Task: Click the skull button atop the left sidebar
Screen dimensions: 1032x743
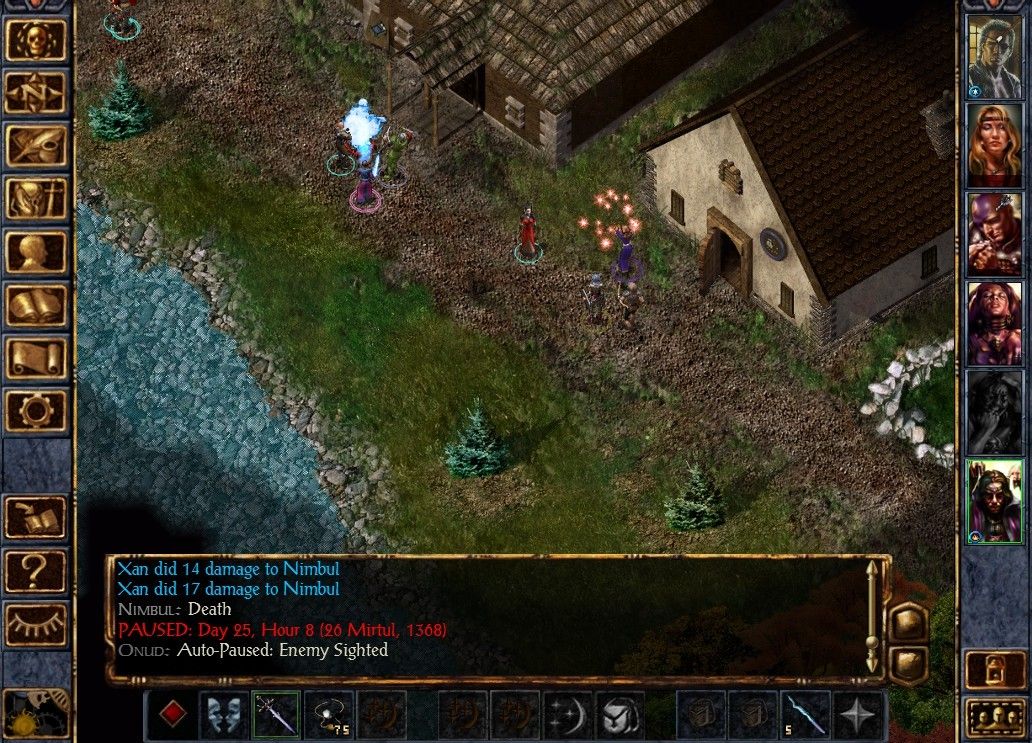Action: pos(36,39)
